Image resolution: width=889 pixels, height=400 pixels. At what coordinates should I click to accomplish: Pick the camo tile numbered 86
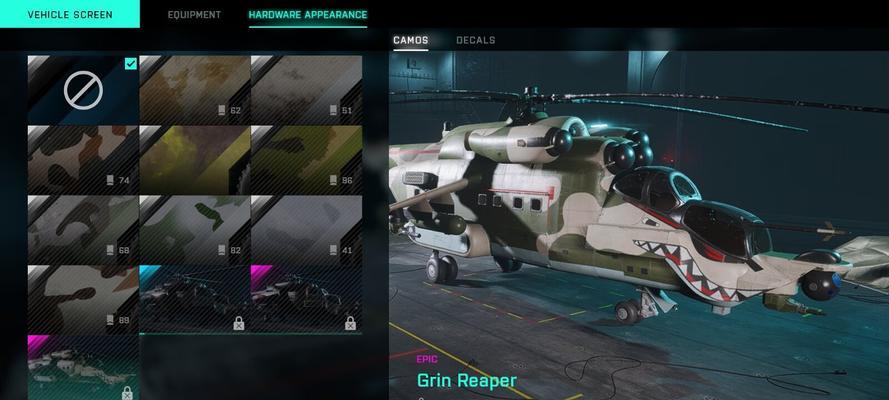click(x=306, y=159)
